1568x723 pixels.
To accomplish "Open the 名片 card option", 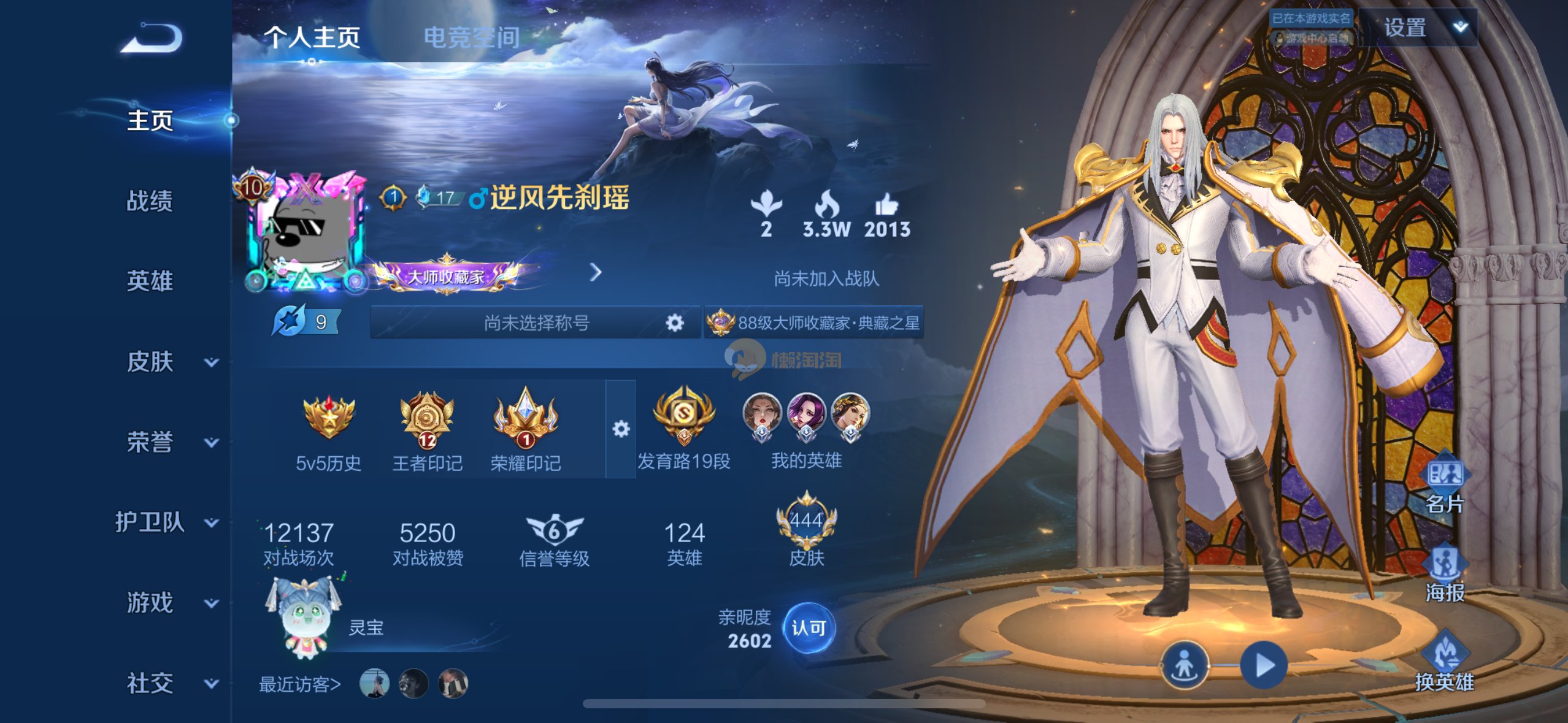I will pos(1445,484).
